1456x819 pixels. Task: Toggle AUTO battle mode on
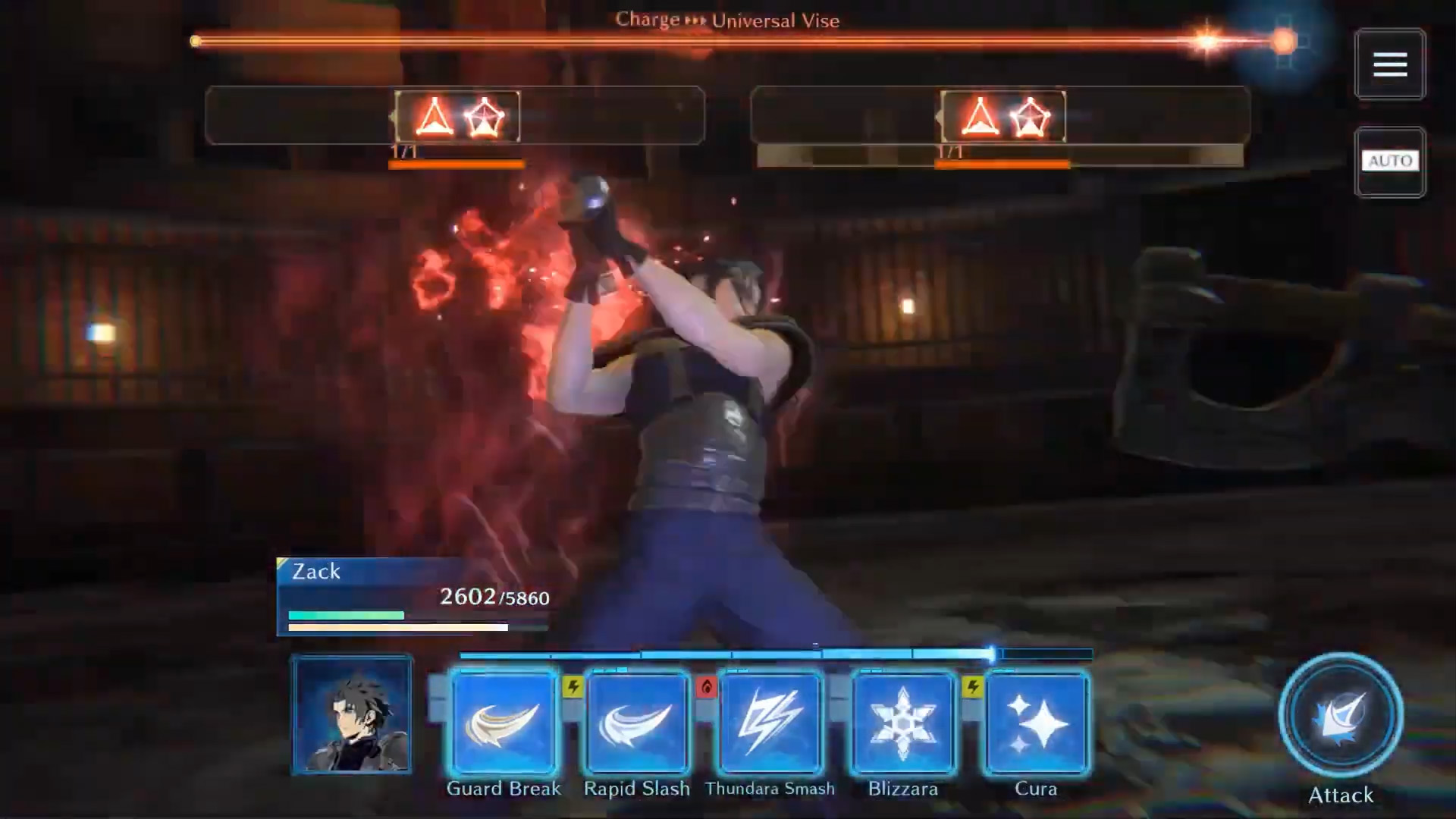click(x=1390, y=161)
